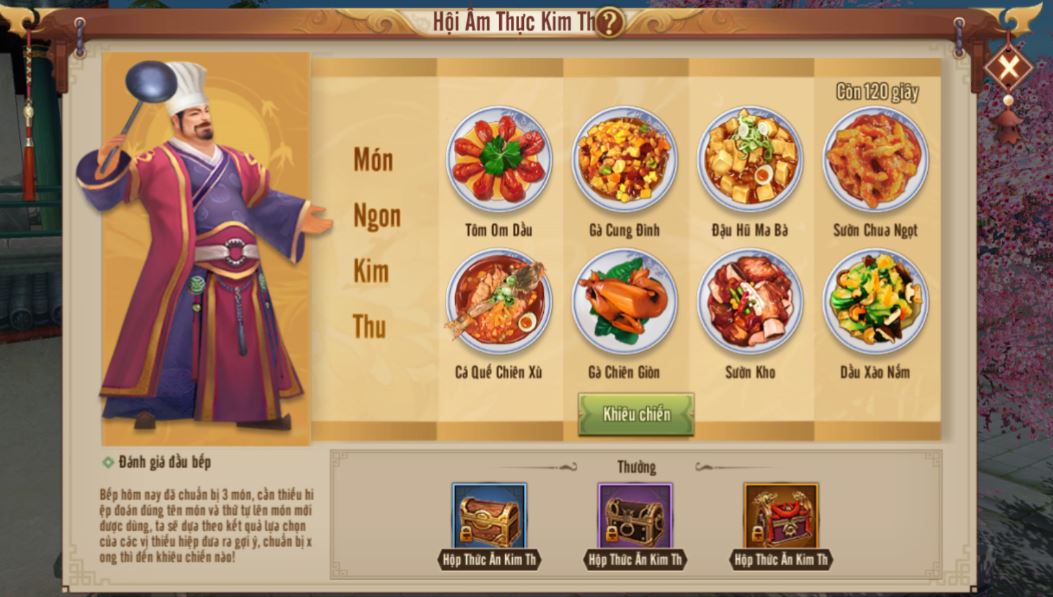Image resolution: width=1053 pixels, height=597 pixels.
Task: Select the Sườn Kho dish
Action: pyautogui.click(x=750, y=302)
